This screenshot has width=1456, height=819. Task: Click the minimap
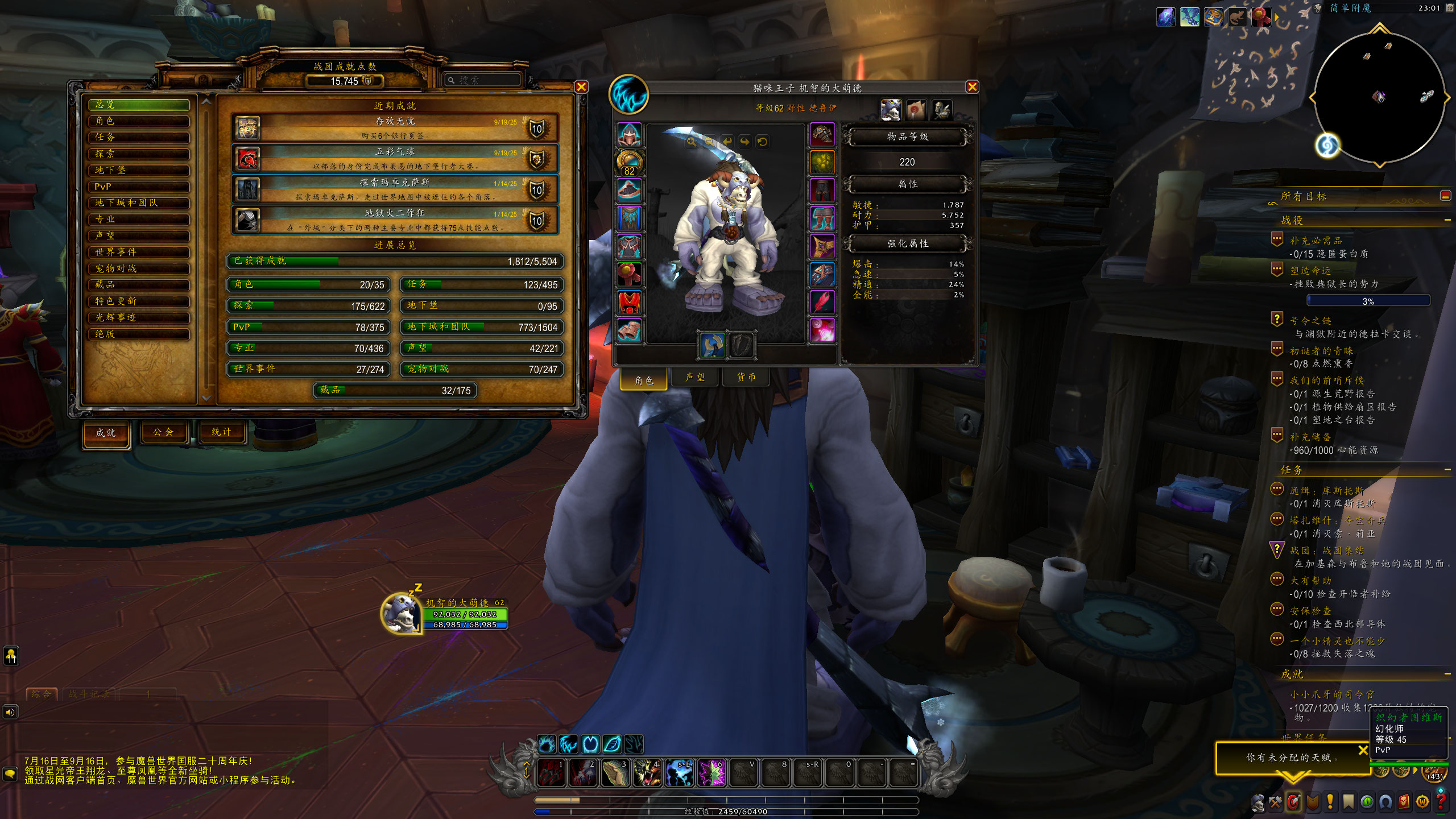pos(1379,98)
